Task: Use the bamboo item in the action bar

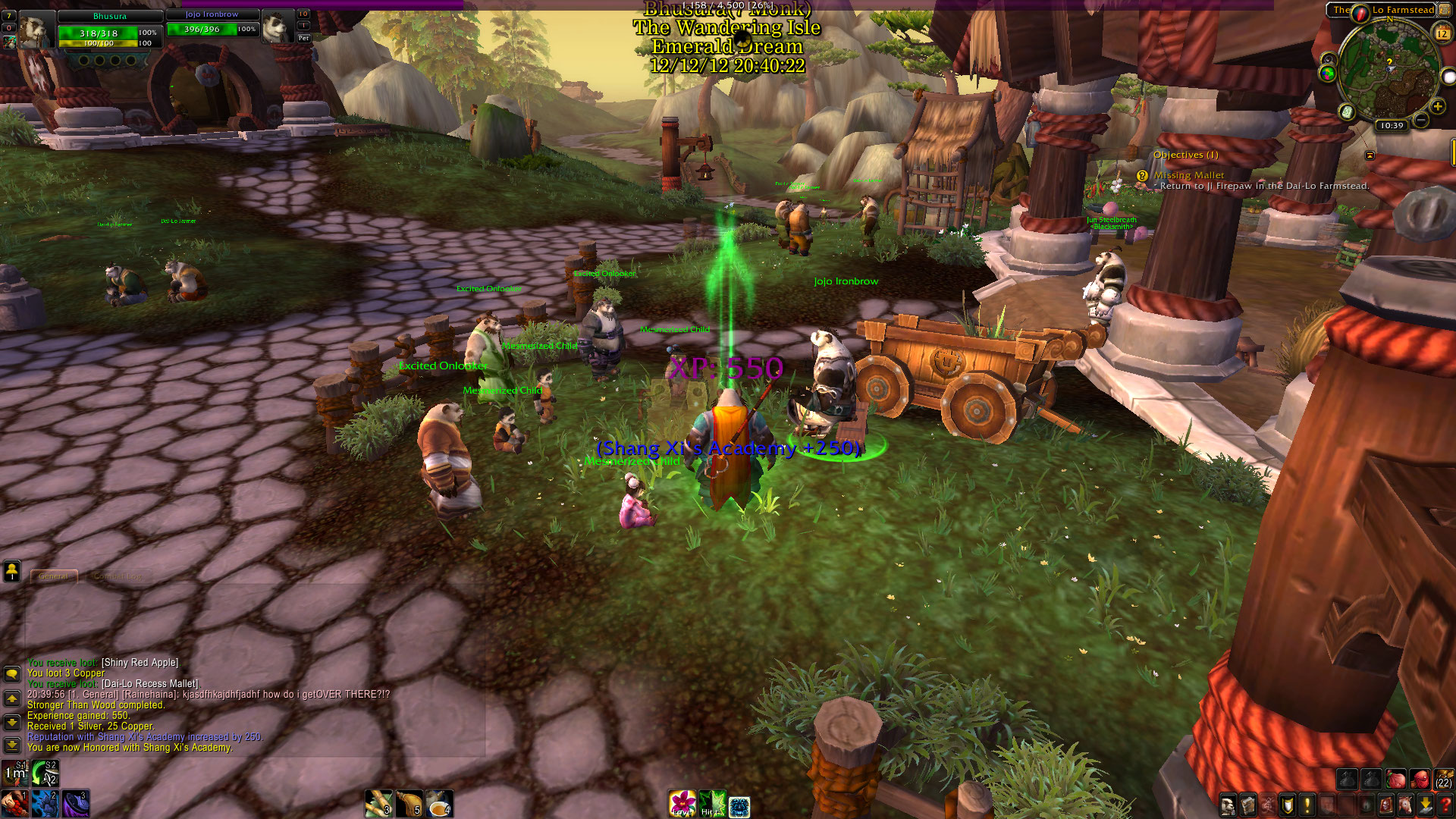Action: click(x=378, y=804)
